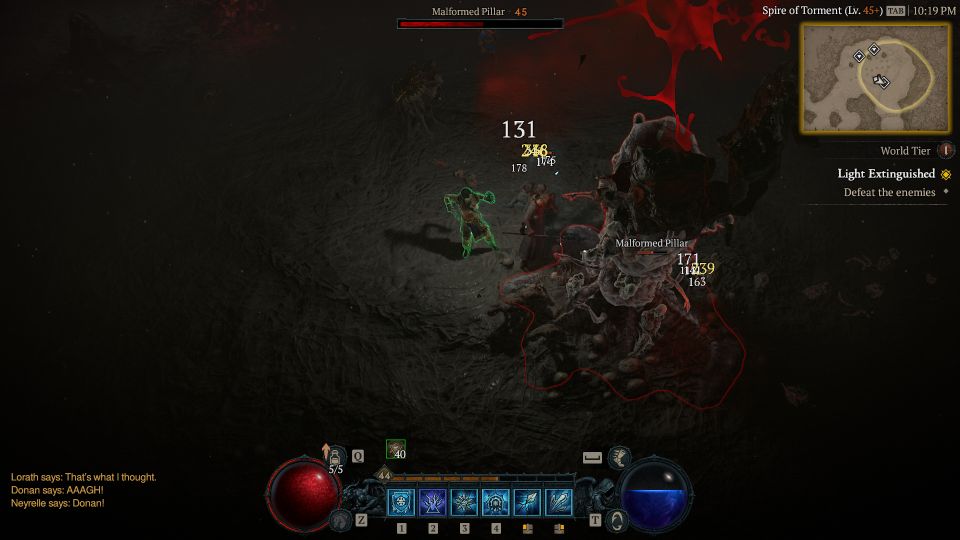This screenshot has height=540, width=960.
Task: Fire the triple ice shards skill
Action: point(559,502)
